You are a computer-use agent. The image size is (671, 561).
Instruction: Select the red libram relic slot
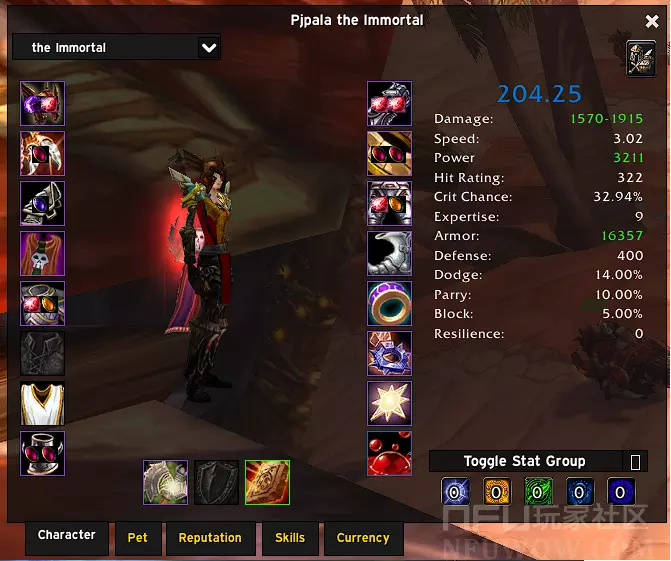tap(267, 483)
